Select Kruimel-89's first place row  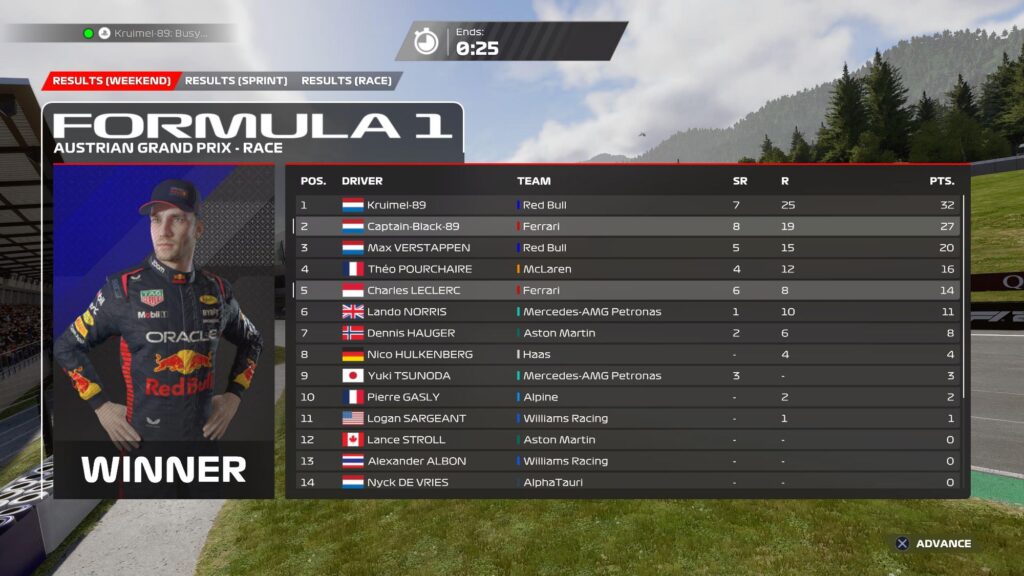[627, 205]
